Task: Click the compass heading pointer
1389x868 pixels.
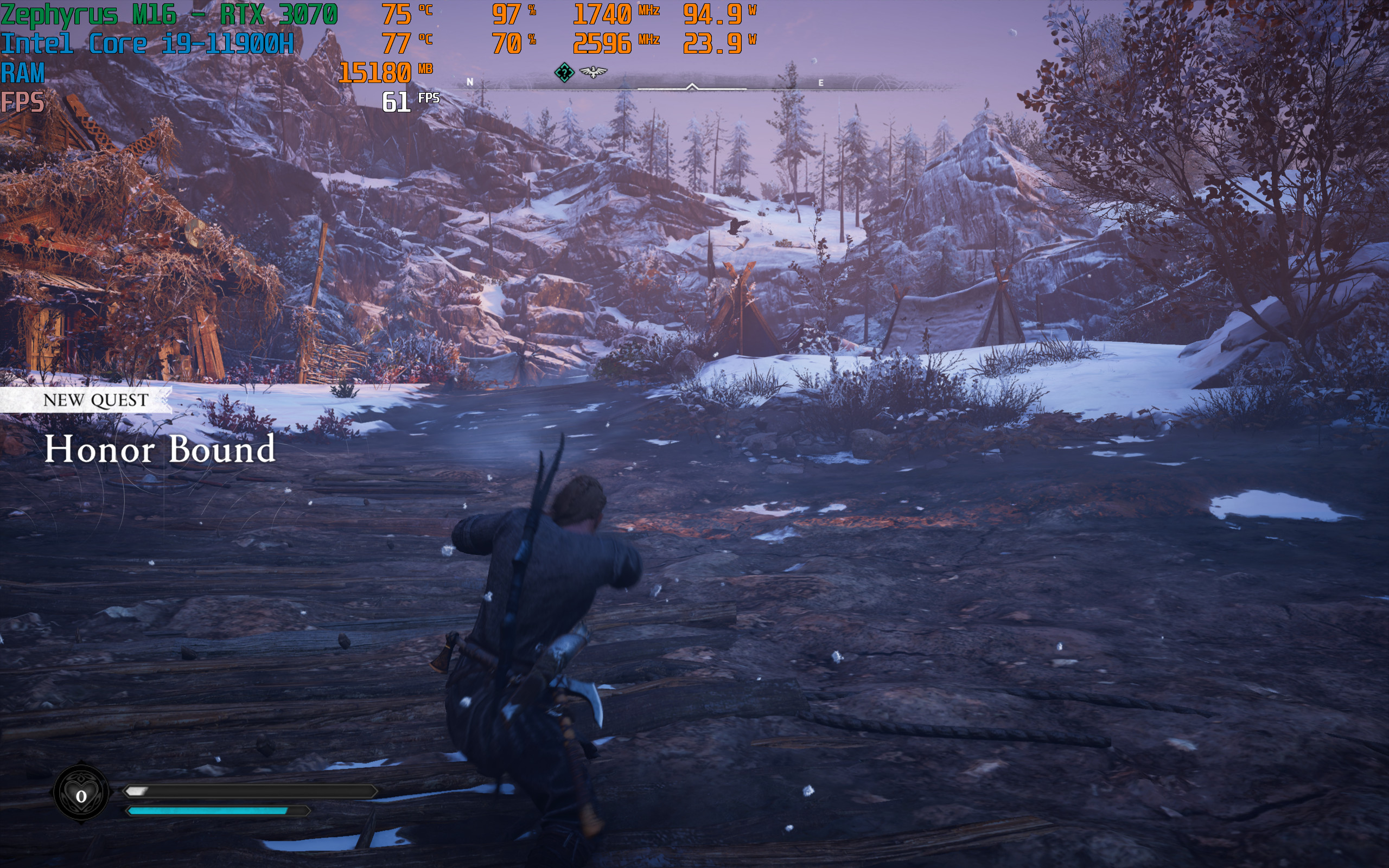Action: [692, 87]
